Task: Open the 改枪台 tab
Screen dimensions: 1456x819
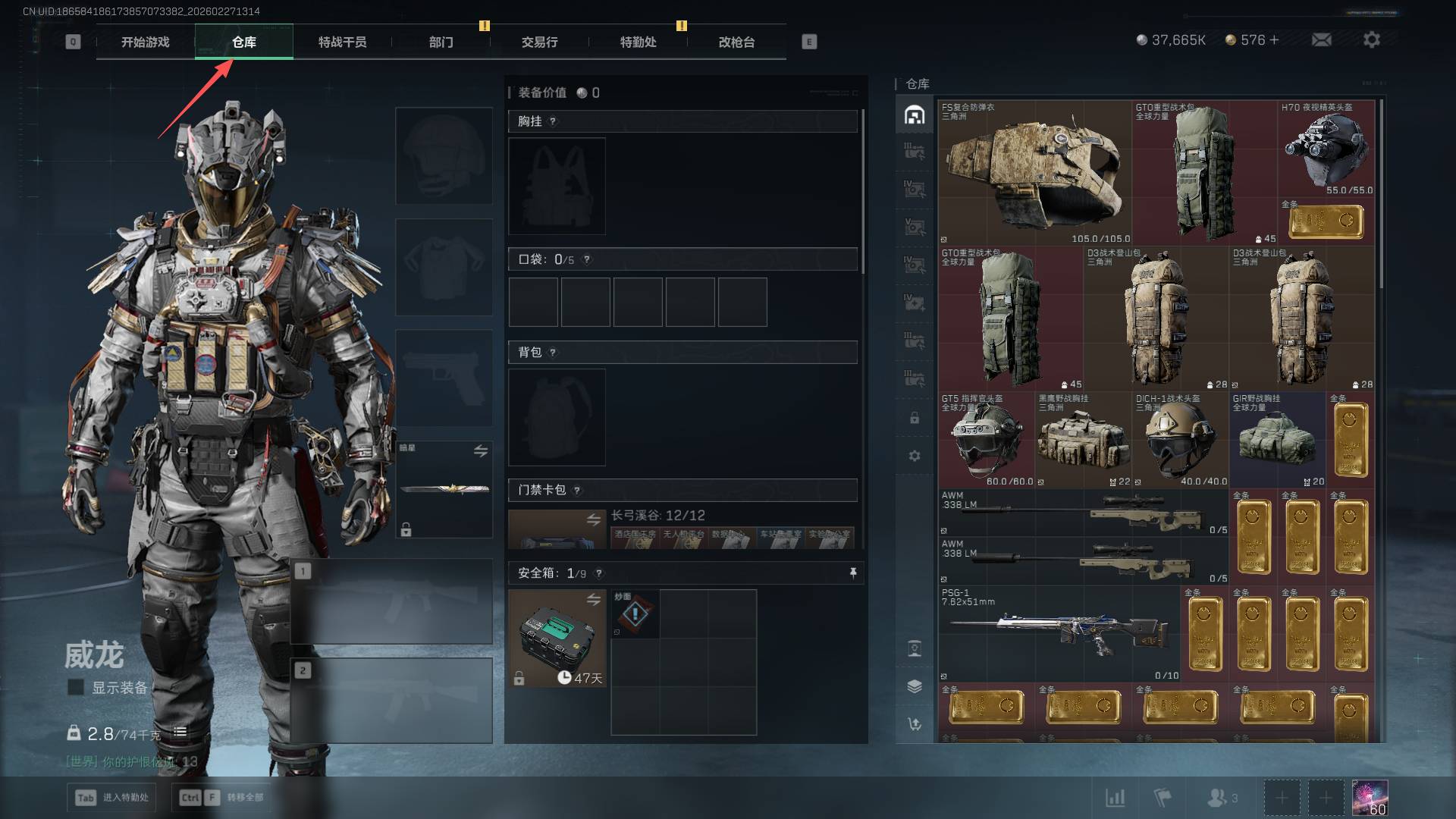Action: pyautogui.click(x=736, y=42)
